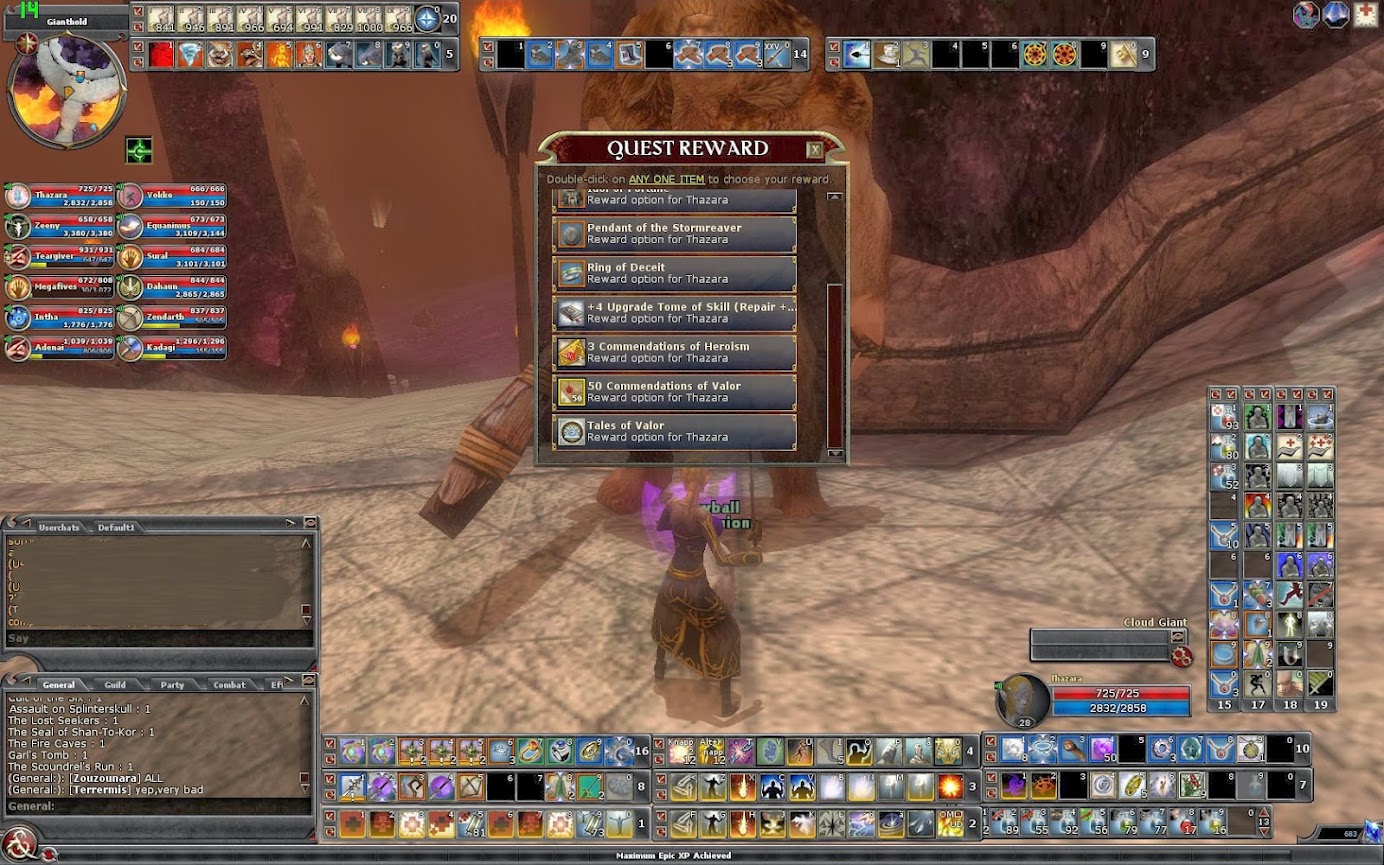Image resolution: width=1384 pixels, height=865 pixels.
Task: Click the General chat input field
Action: 160,806
